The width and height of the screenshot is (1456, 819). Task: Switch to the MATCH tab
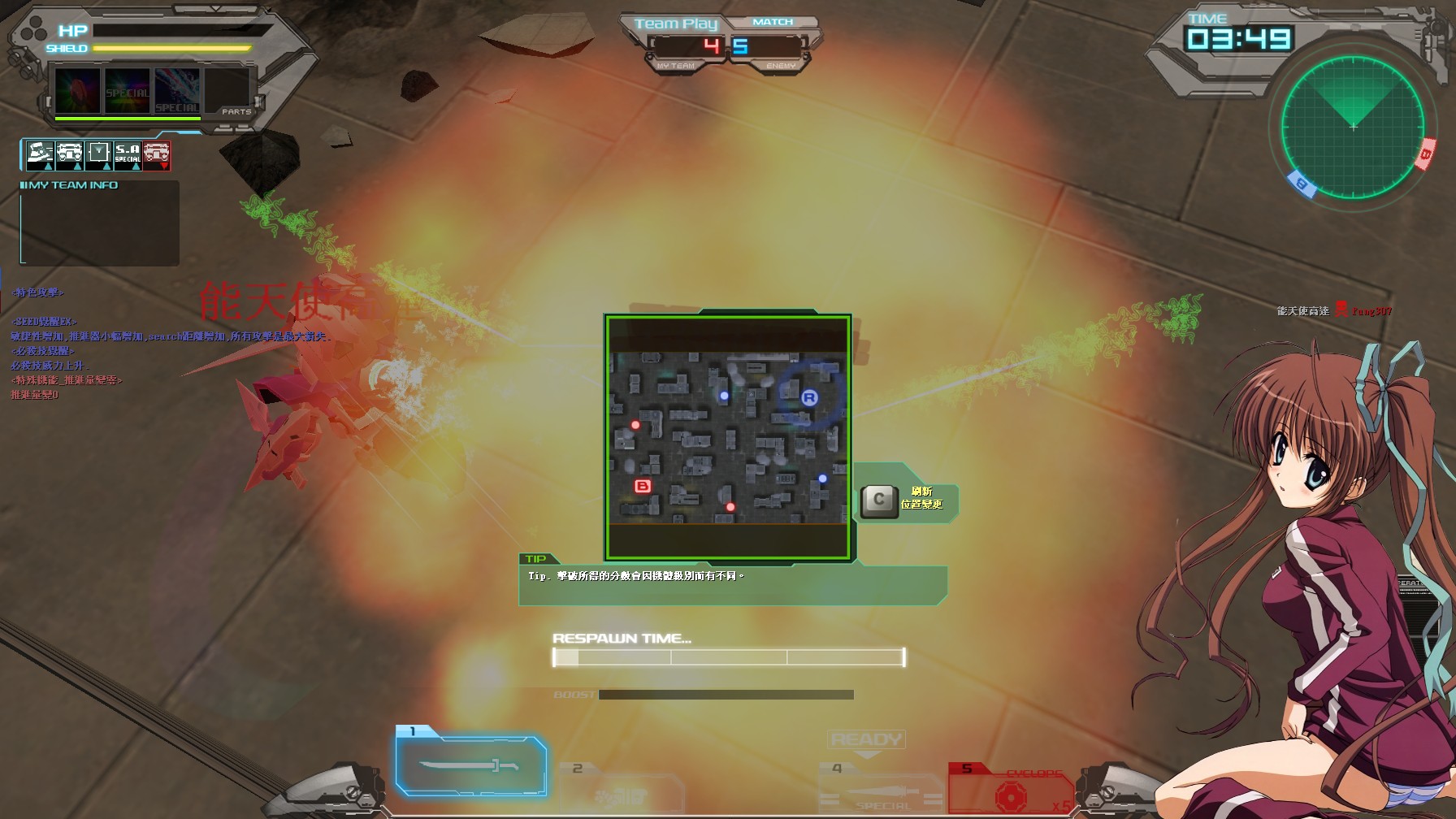(x=772, y=21)
